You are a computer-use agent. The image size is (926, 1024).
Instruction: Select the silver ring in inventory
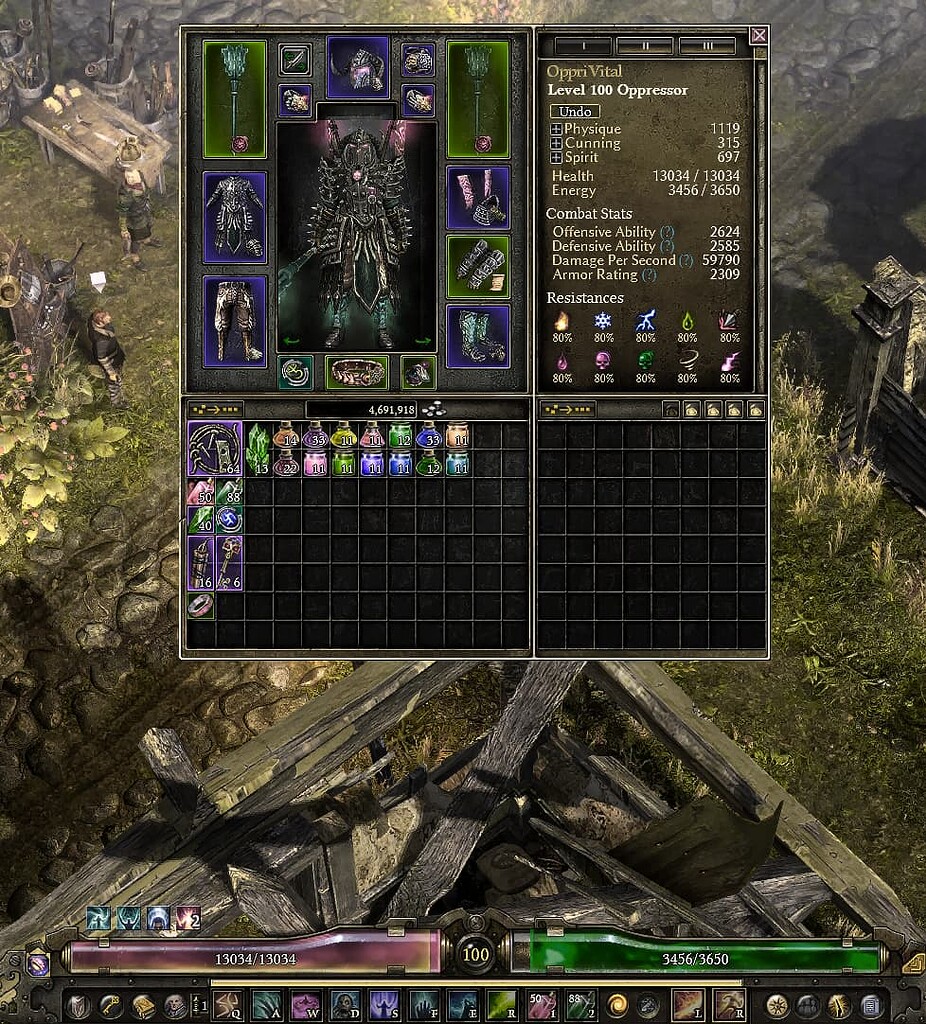pyautogui.click(x=200, y=606)
